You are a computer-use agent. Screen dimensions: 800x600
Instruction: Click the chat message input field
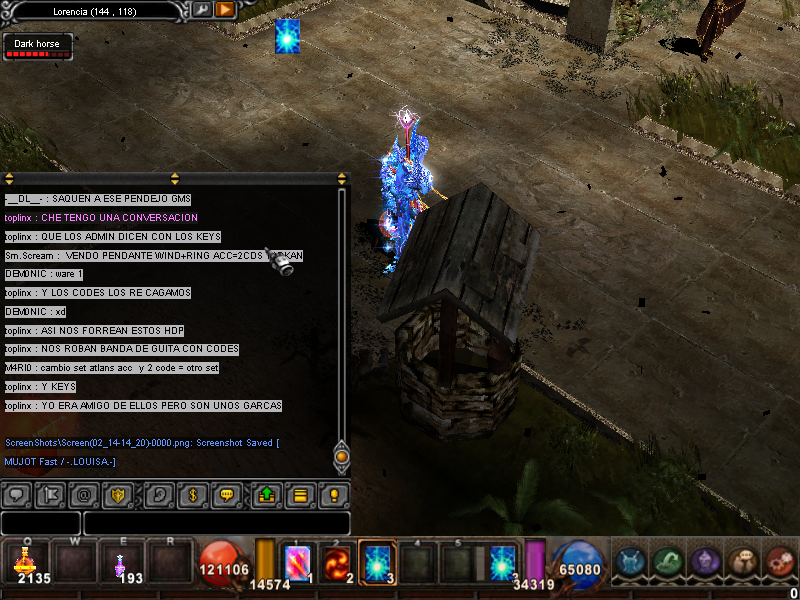tap(216, 523)
